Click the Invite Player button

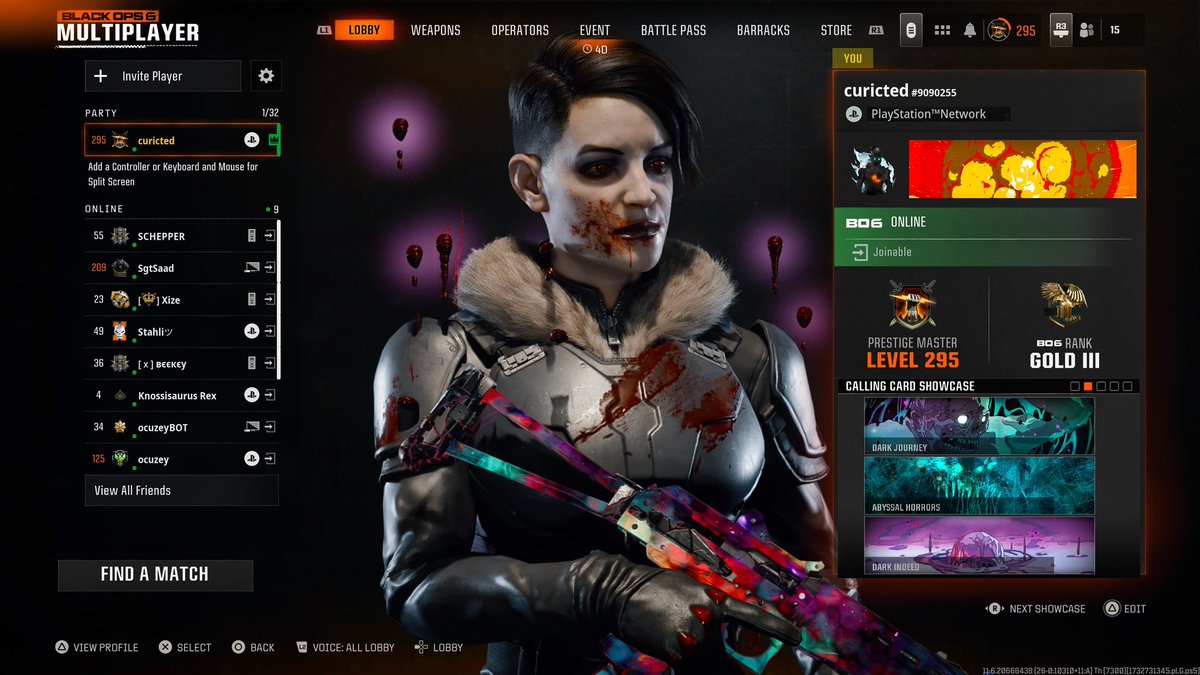pos(163,76)
